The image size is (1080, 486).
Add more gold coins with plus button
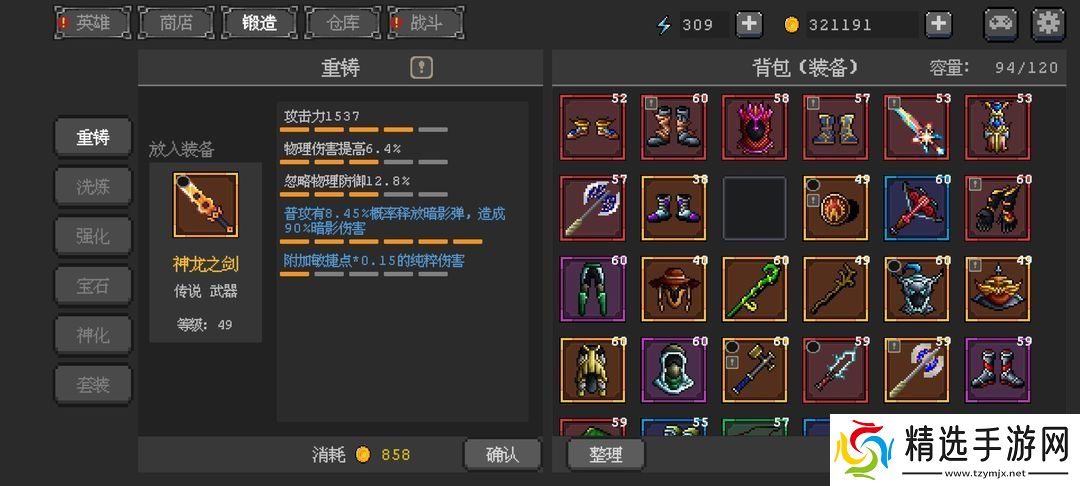pos(938,24)
